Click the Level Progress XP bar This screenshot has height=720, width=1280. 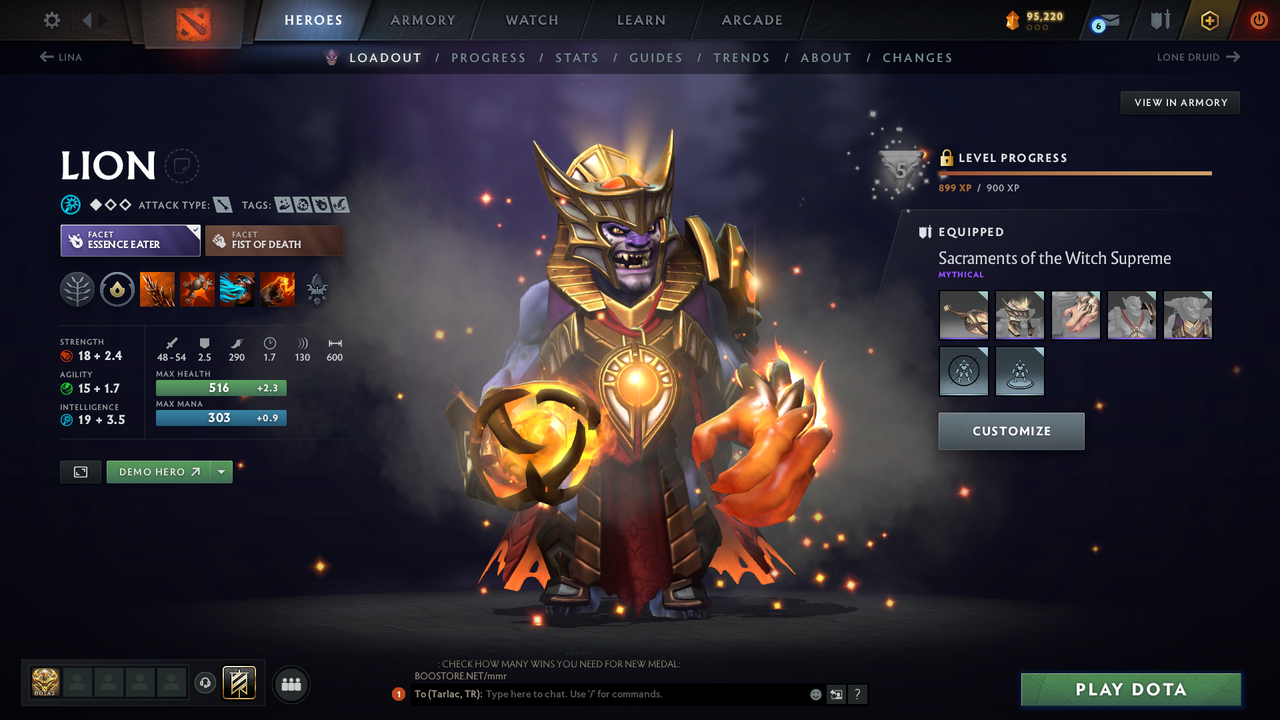coord(1075,172)
